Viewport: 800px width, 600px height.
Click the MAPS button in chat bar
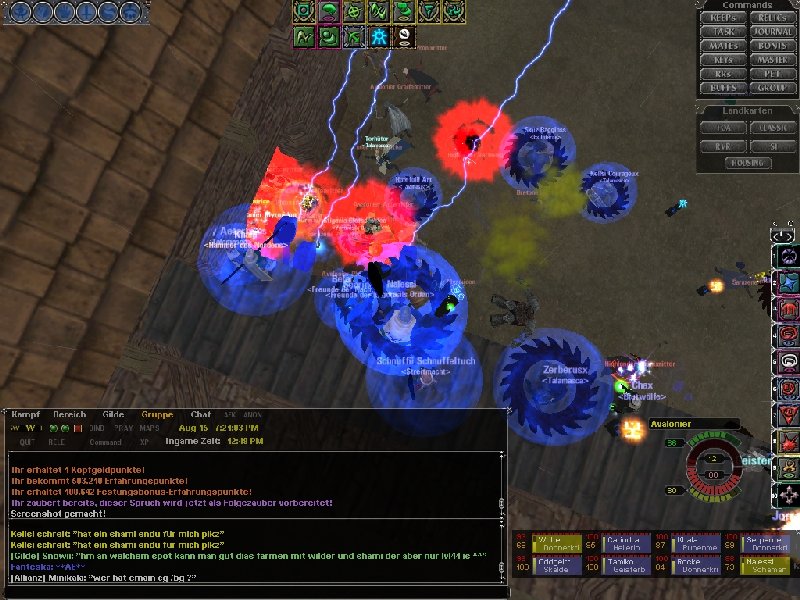[x=148, y=428]
